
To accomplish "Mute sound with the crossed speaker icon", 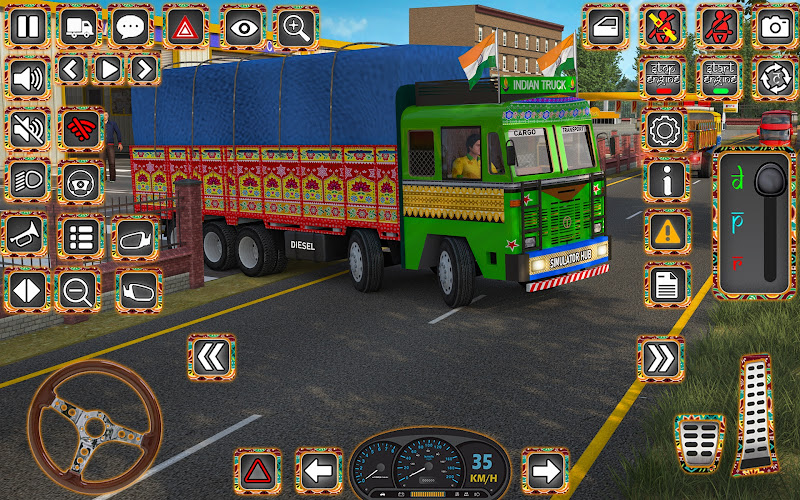I will coord(30,128).
